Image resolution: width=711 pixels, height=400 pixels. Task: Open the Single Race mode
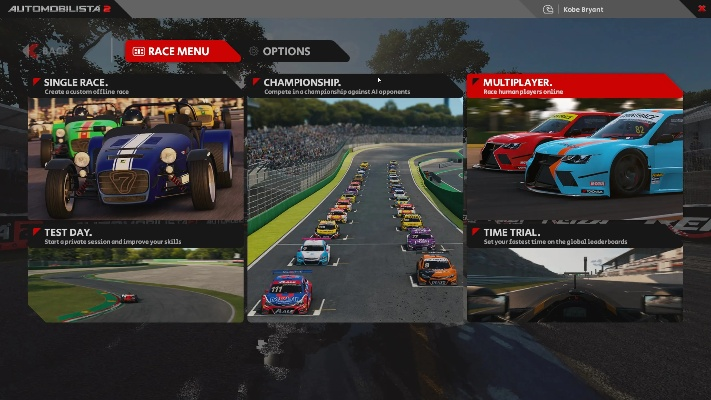pyautogui.click(x=136, y=150)
